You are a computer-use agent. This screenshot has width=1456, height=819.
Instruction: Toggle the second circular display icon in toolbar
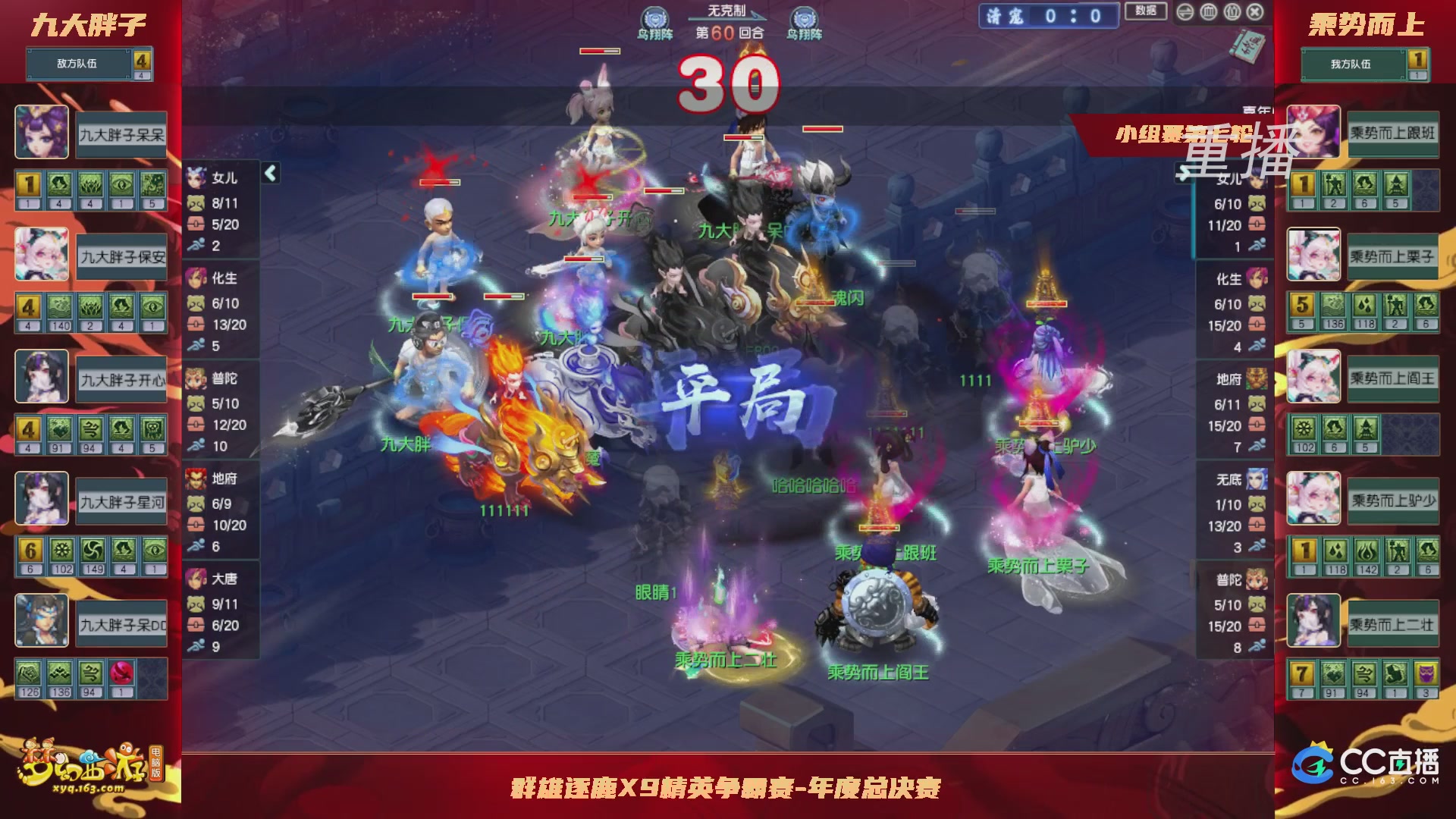click(x=1232, y=12)
